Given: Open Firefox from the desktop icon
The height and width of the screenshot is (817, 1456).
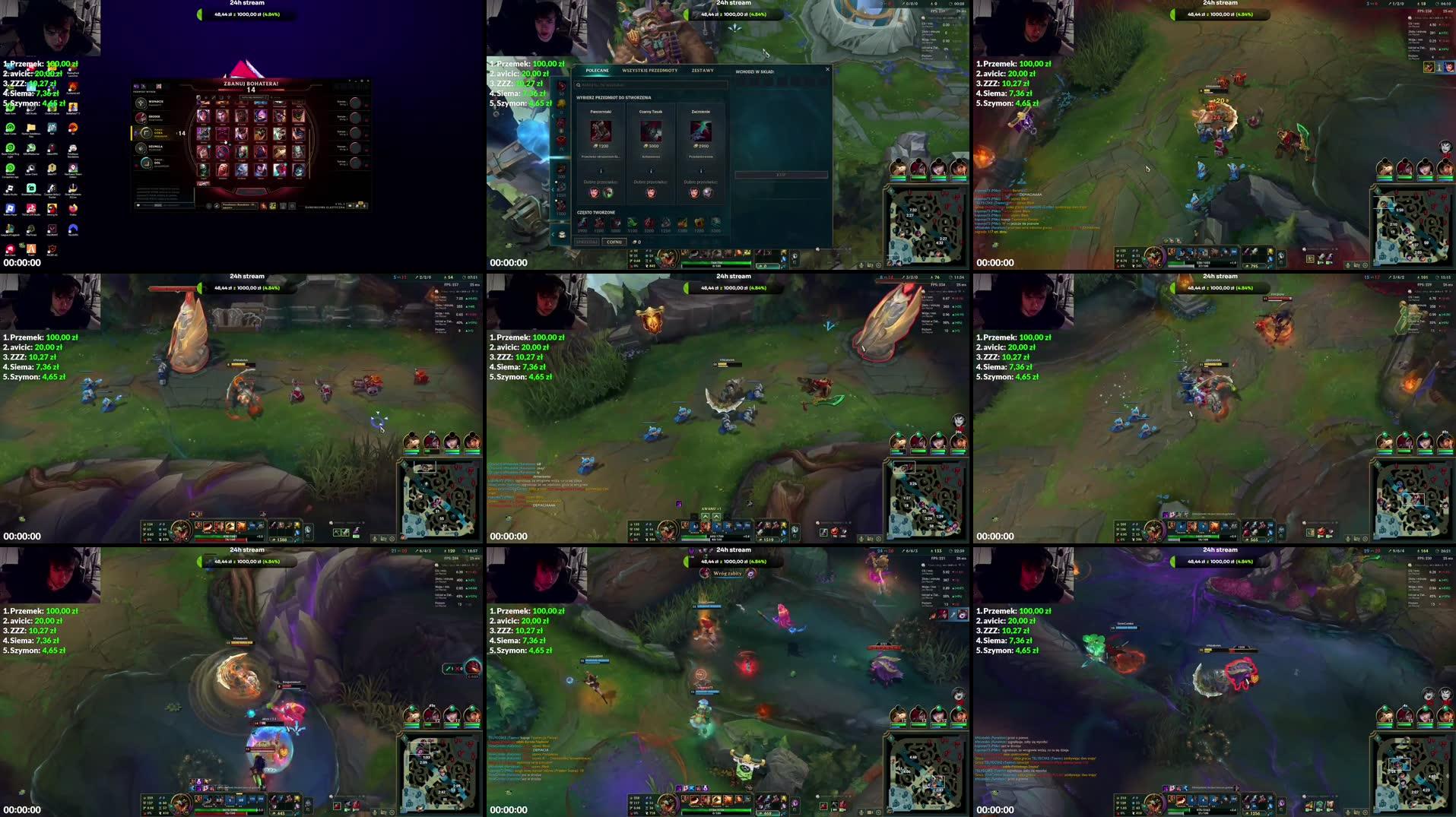Looking at the screenshot, I should (74, 208).
